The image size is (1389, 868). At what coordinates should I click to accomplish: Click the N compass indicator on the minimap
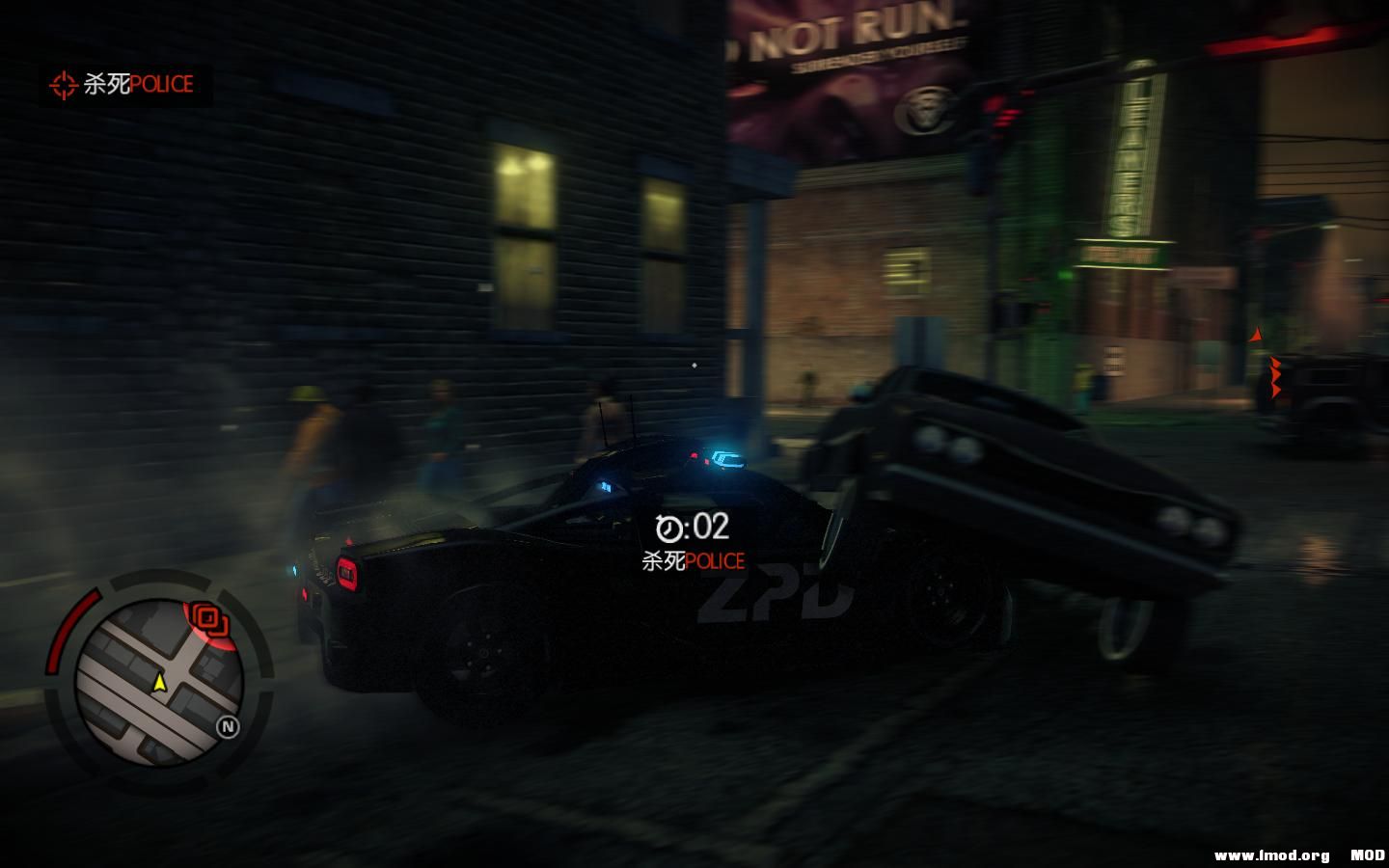coord(226,725)
